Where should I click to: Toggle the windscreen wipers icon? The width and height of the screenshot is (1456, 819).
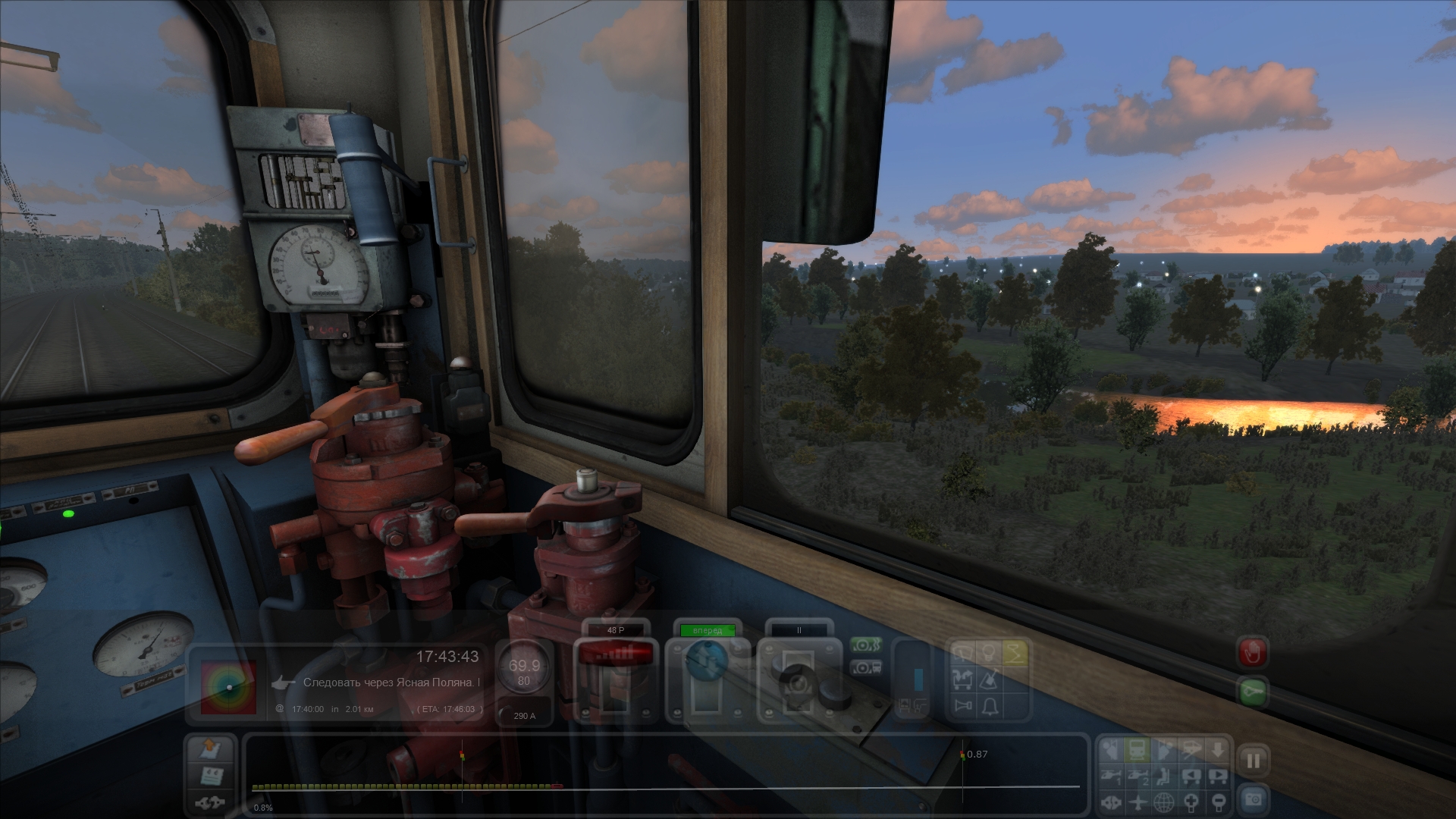coord(963,653)
